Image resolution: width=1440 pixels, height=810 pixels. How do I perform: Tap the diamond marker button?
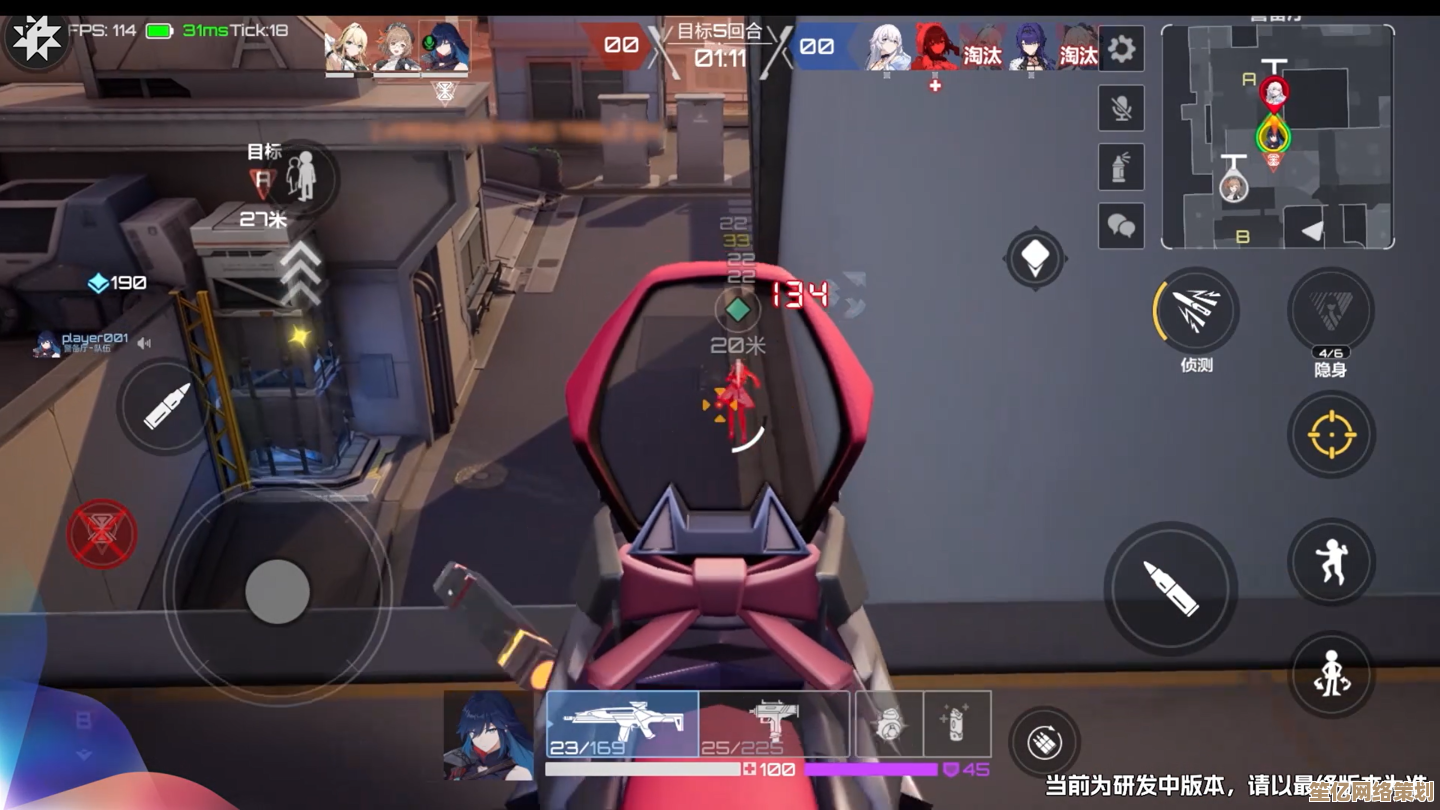(x=1035, y=259)
